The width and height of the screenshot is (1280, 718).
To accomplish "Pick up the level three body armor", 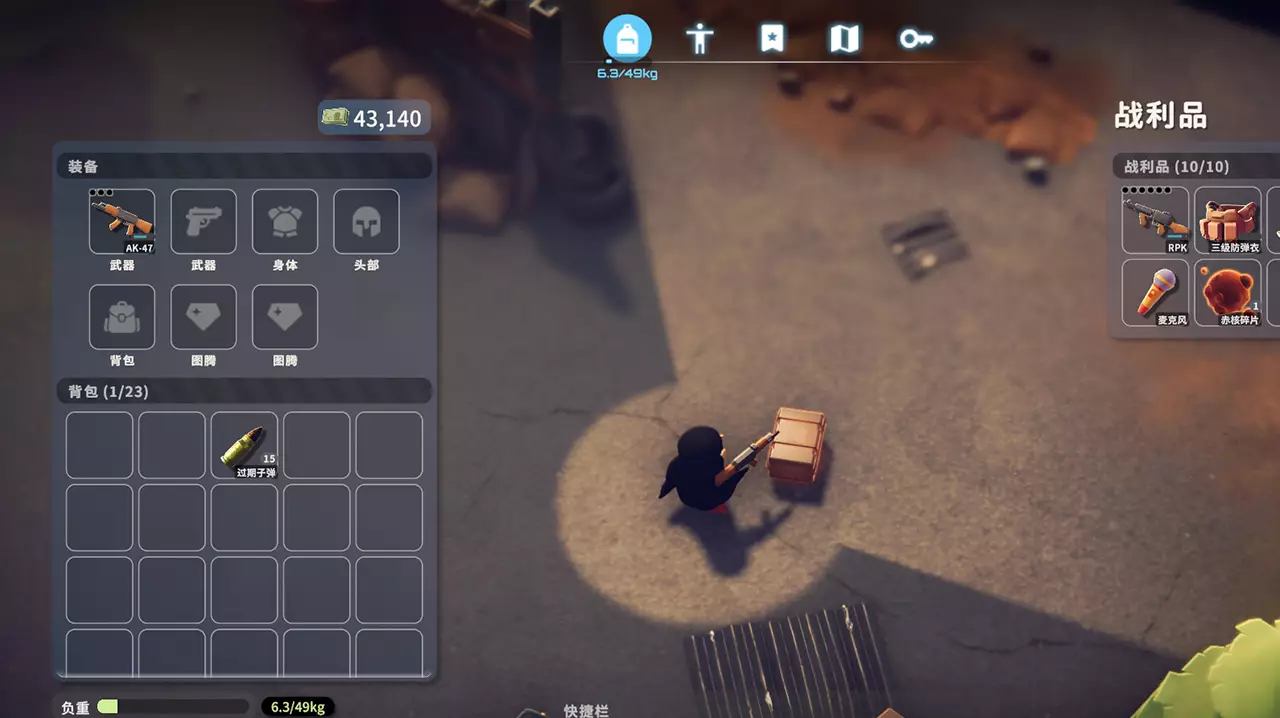I will tap(1228, 220).
